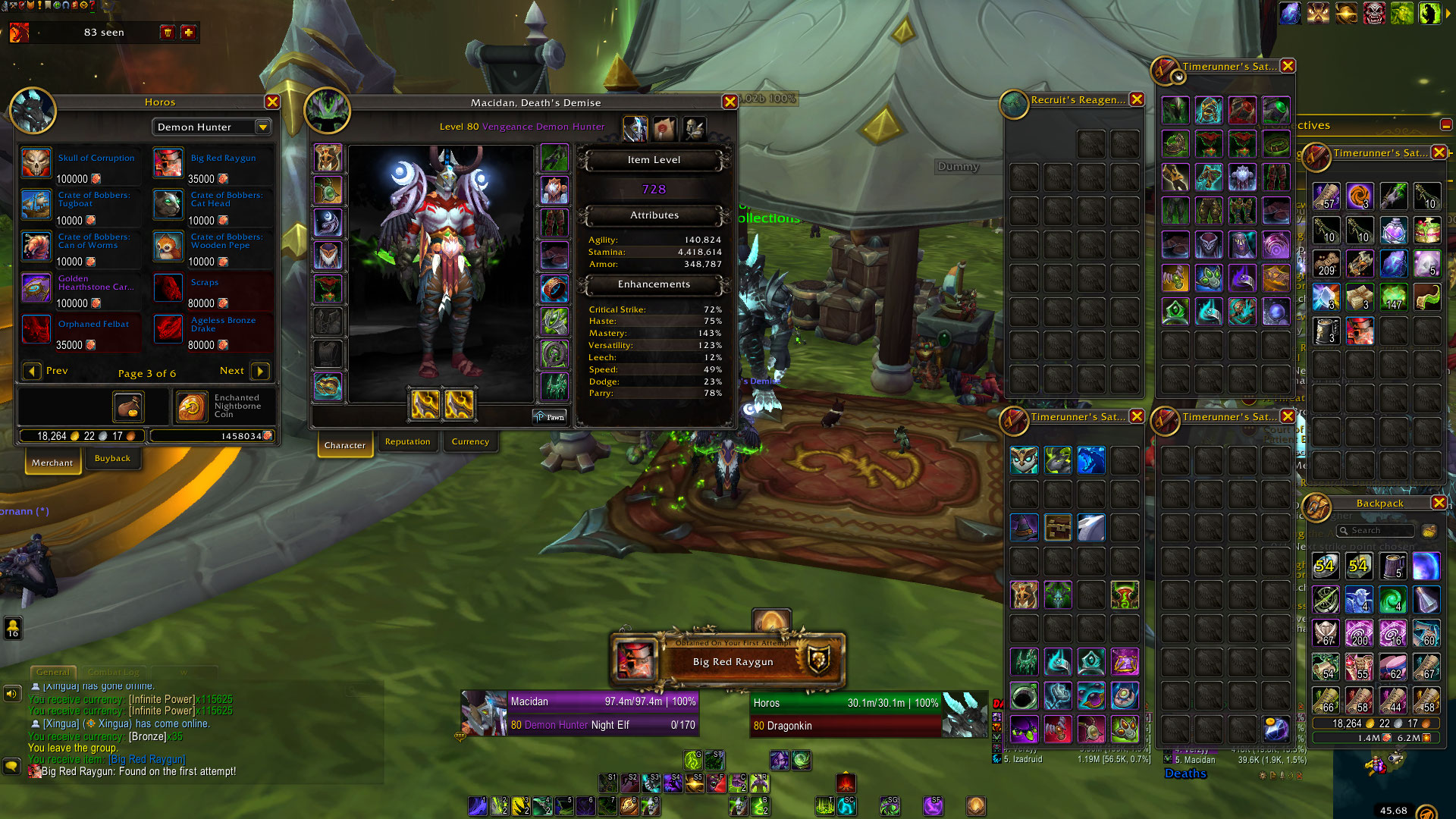Viewport: 1456px width, 819px height.
Task: Close the Recruit's Reagent bag
Action: coord(1137,99)
